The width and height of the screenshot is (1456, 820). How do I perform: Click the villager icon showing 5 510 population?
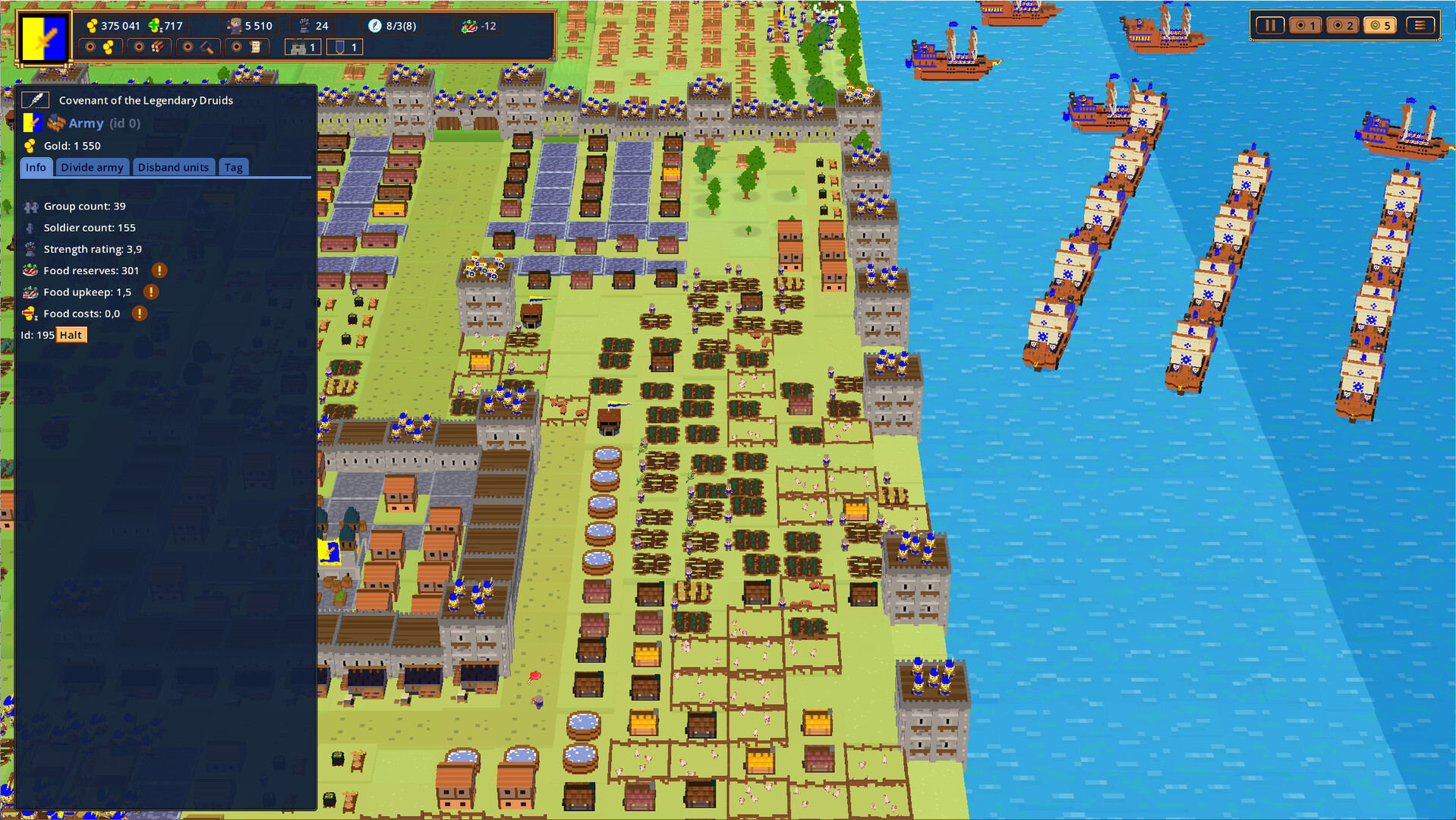pyautogui.click(x=235, y=25)
